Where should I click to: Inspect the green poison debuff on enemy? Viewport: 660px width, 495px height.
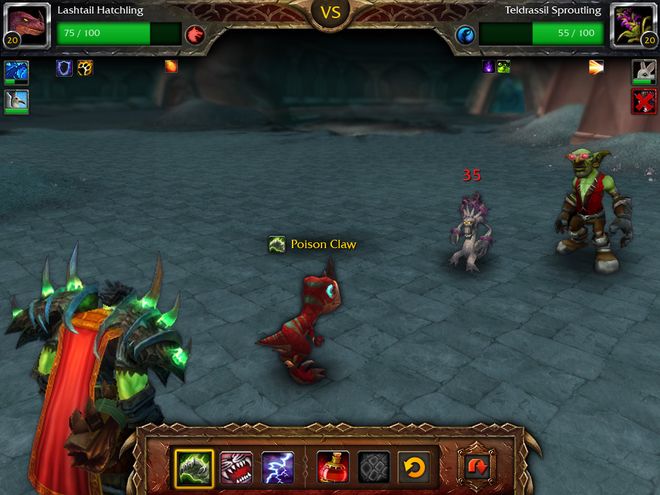(504, 67)
